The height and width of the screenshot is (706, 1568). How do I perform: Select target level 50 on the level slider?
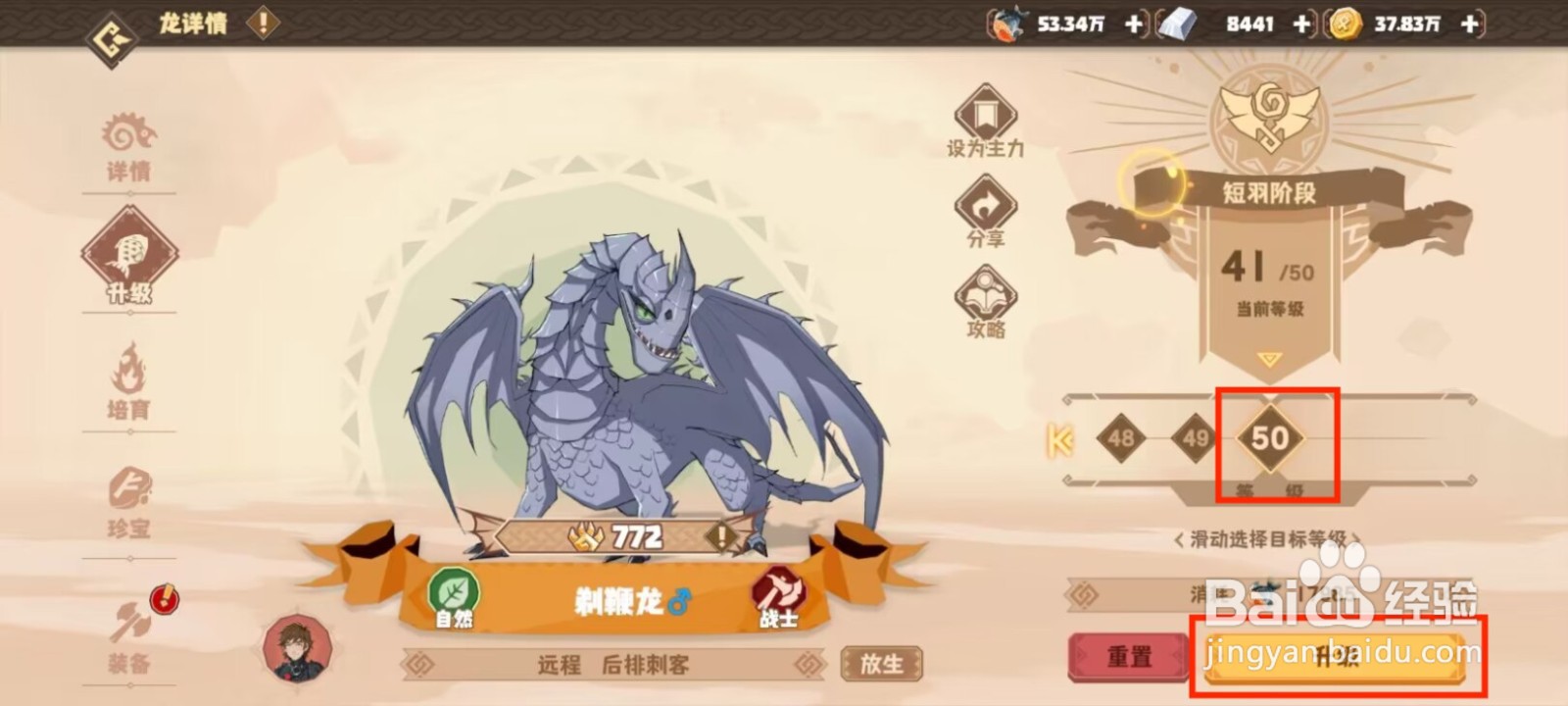[x=1271, y=439]
